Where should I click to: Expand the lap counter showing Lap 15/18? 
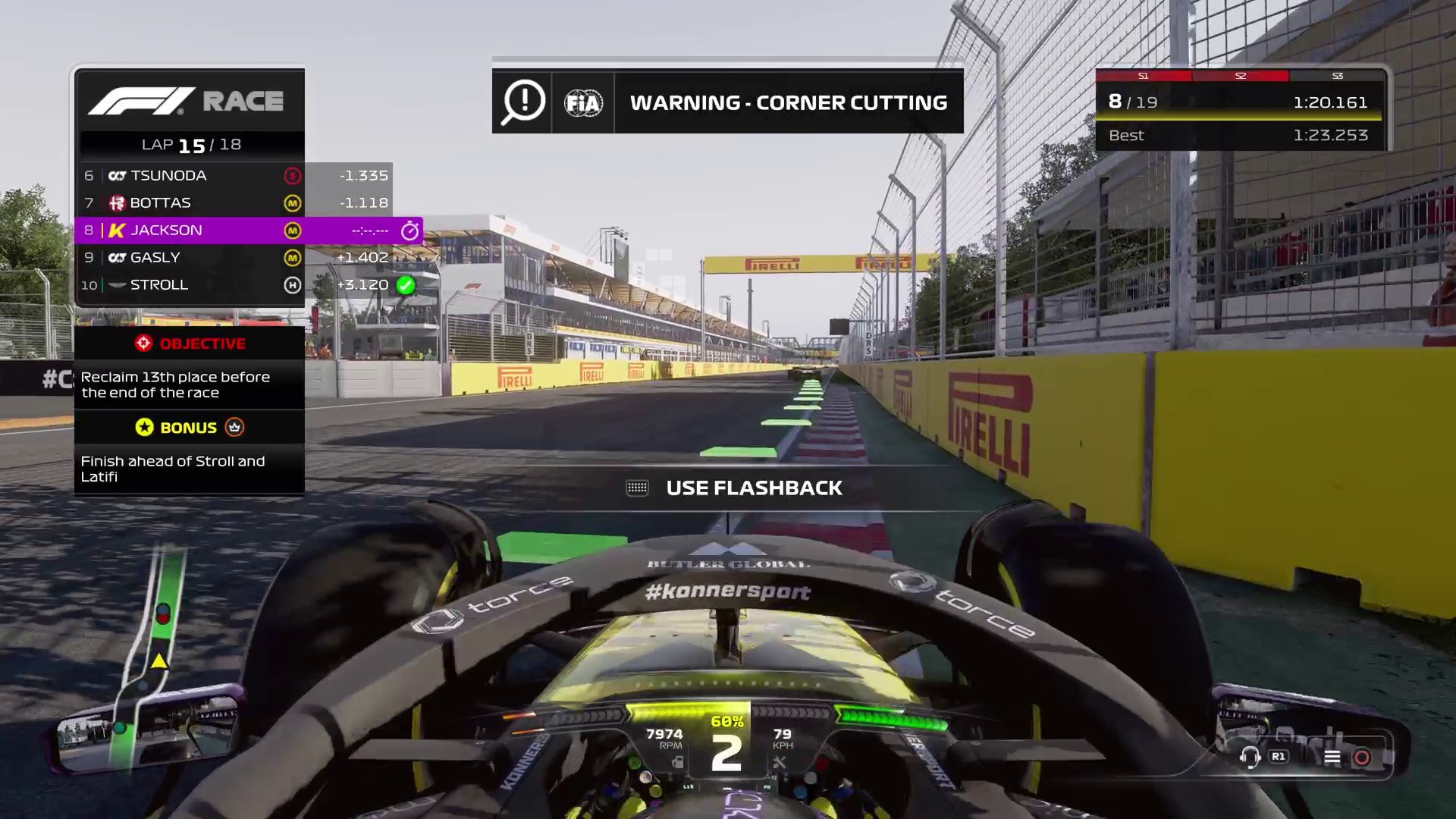coord(190,144)
